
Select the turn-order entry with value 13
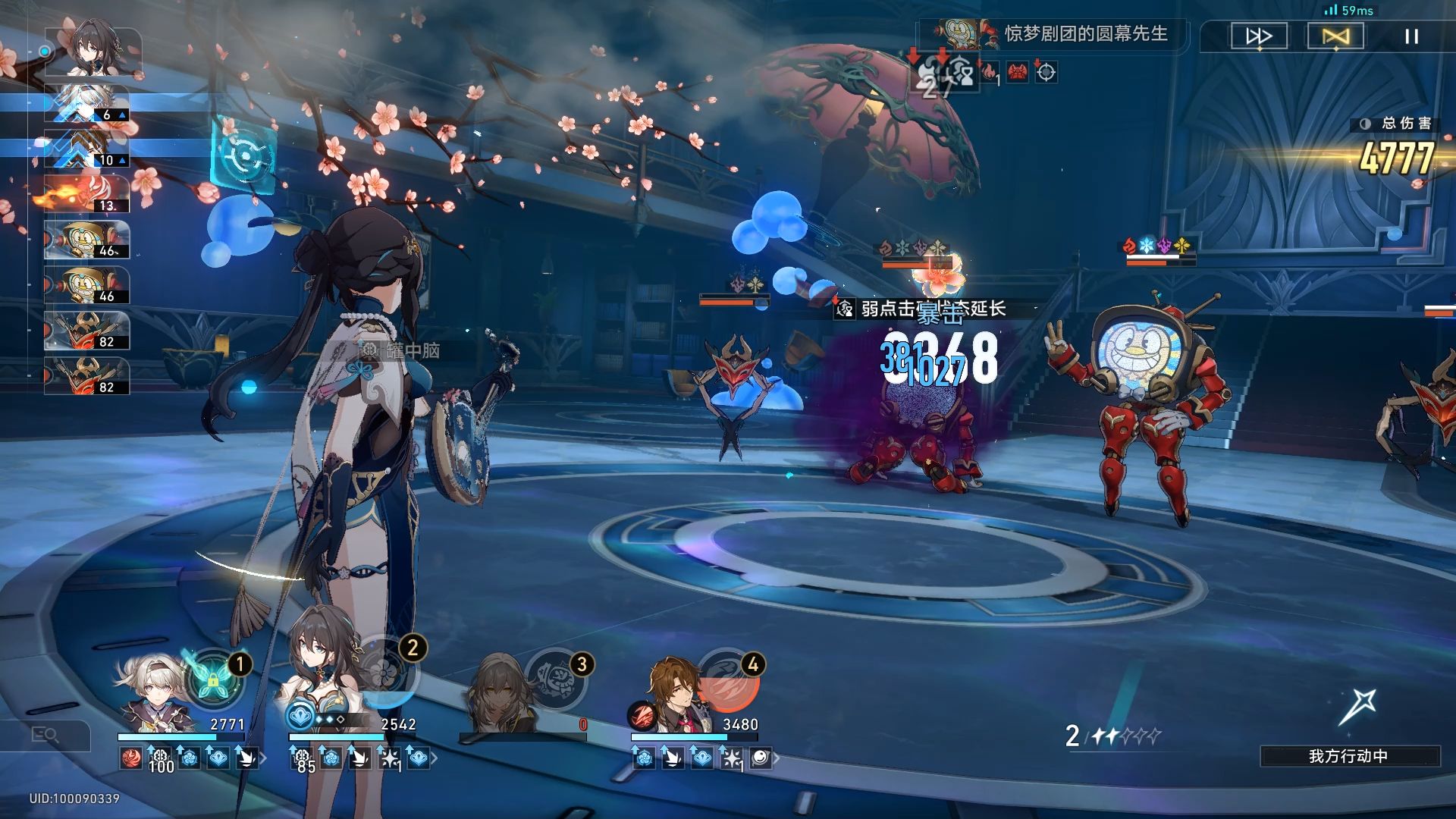[87, 194]
